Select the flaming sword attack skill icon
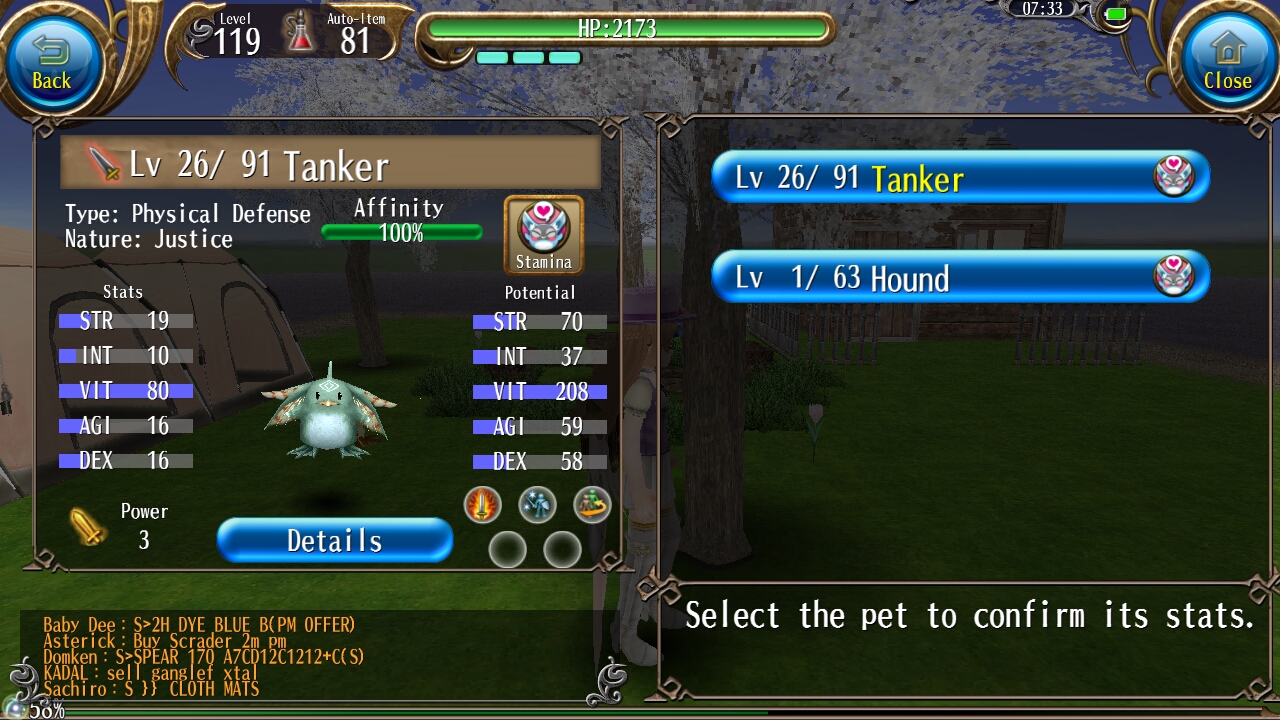The image size is (1280, 720). [x=481, y=505]
